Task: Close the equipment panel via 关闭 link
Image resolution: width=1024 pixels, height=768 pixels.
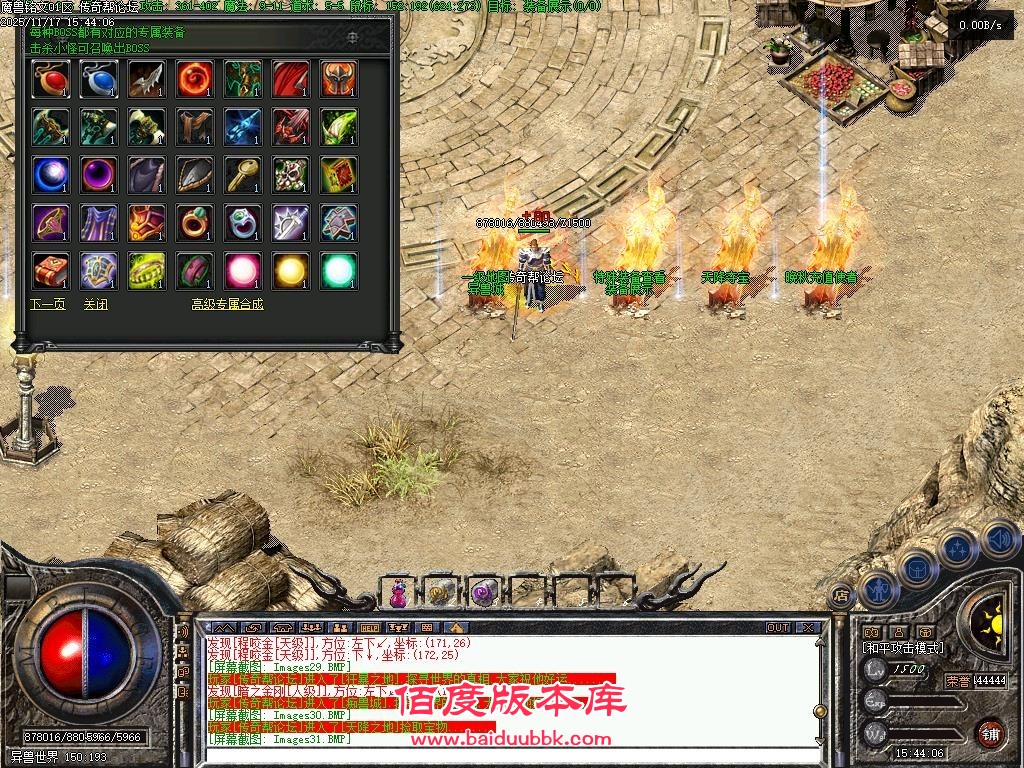Action: tap(95, 304)
